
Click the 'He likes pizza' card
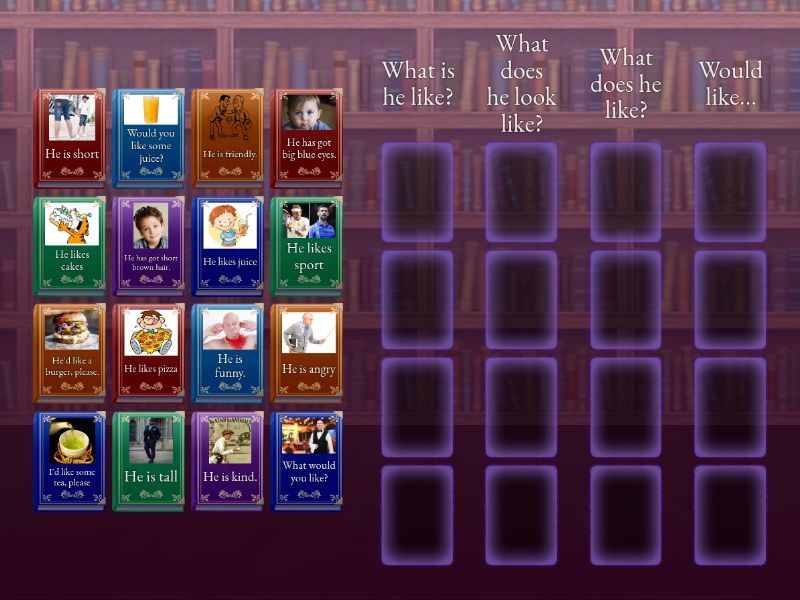click(x=150, y=353)
